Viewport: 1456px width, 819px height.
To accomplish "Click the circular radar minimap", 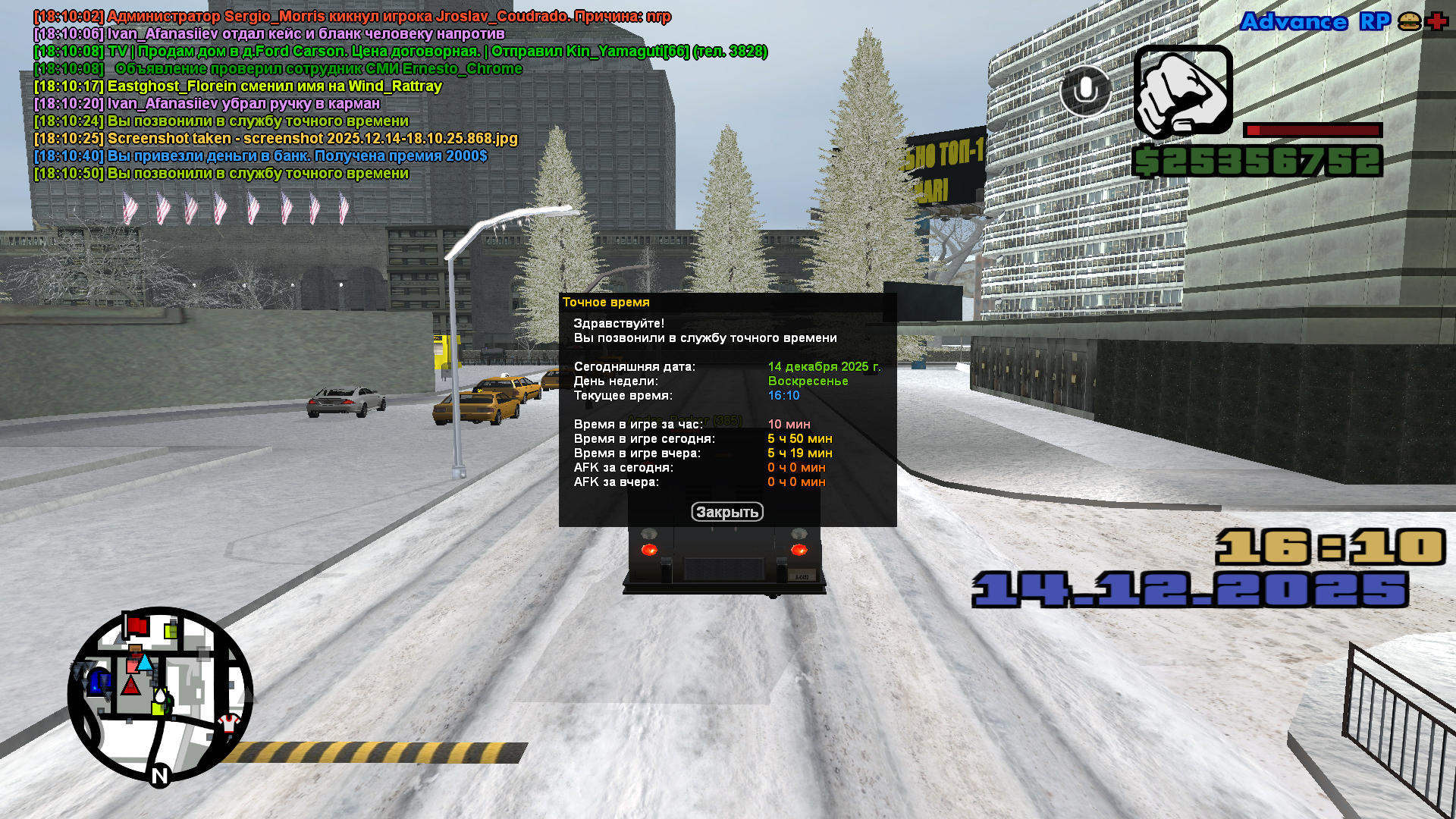I will pyautogui.click(x=160, y=694).
